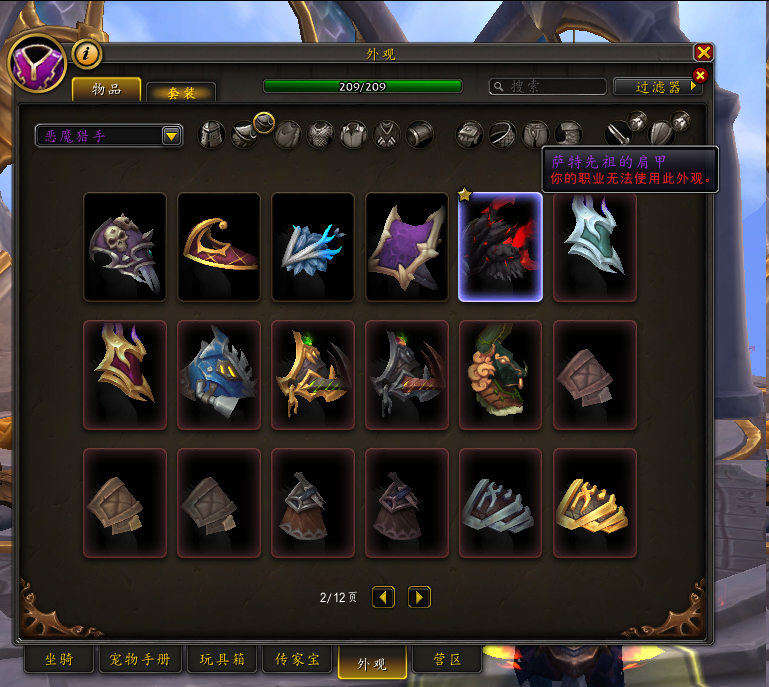This screenshot has width=769, height=687.
Task: Switch to the 套装 sets tab
Action: [x=180, y=92]
